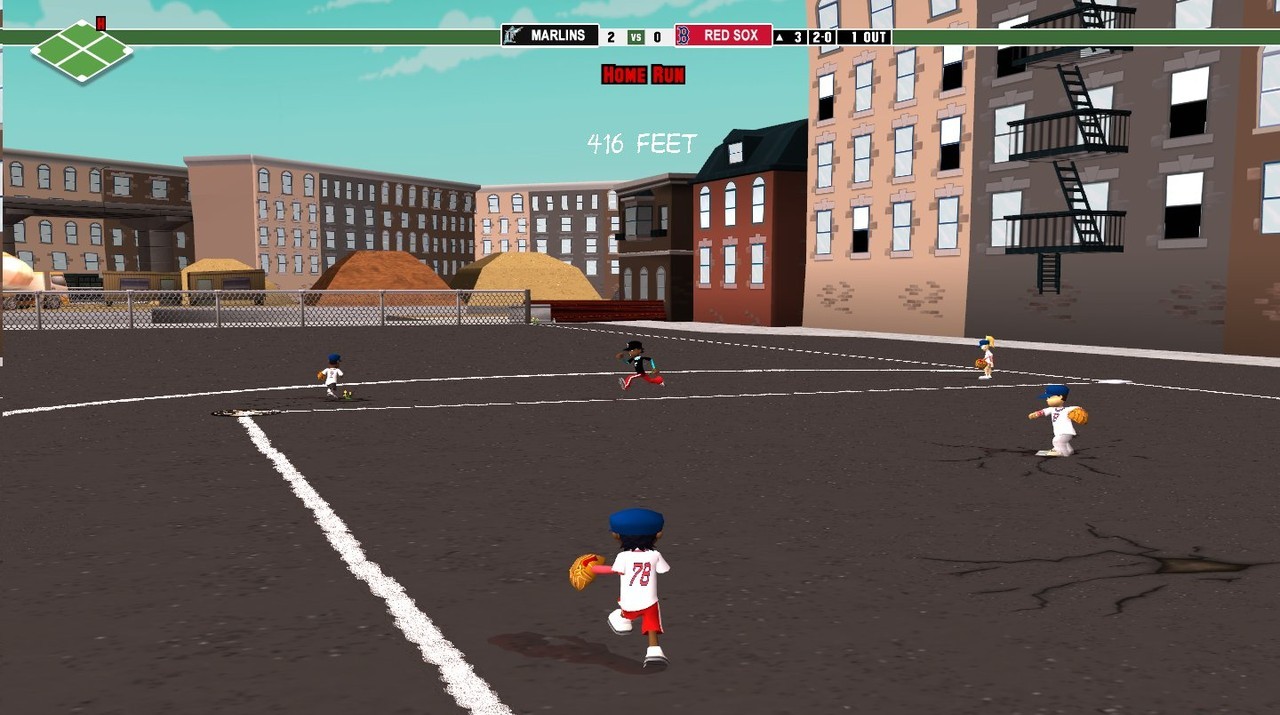Click the baseball diamond base-runner indicator
The image size is (1280, 715).
tap(81, 49)
